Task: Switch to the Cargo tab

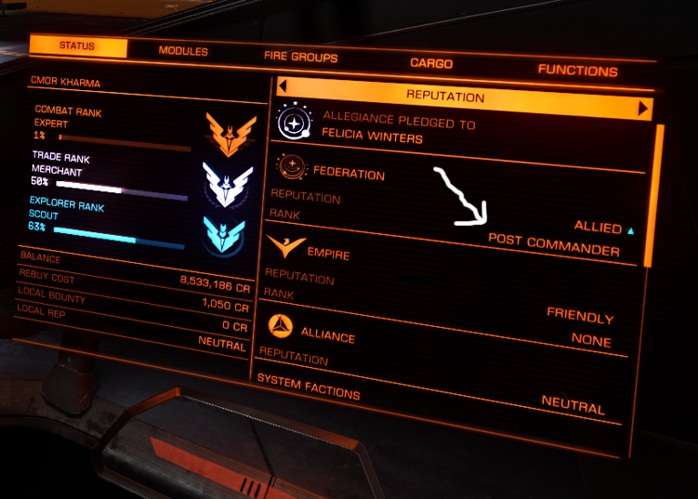Action: pos(432,63)
